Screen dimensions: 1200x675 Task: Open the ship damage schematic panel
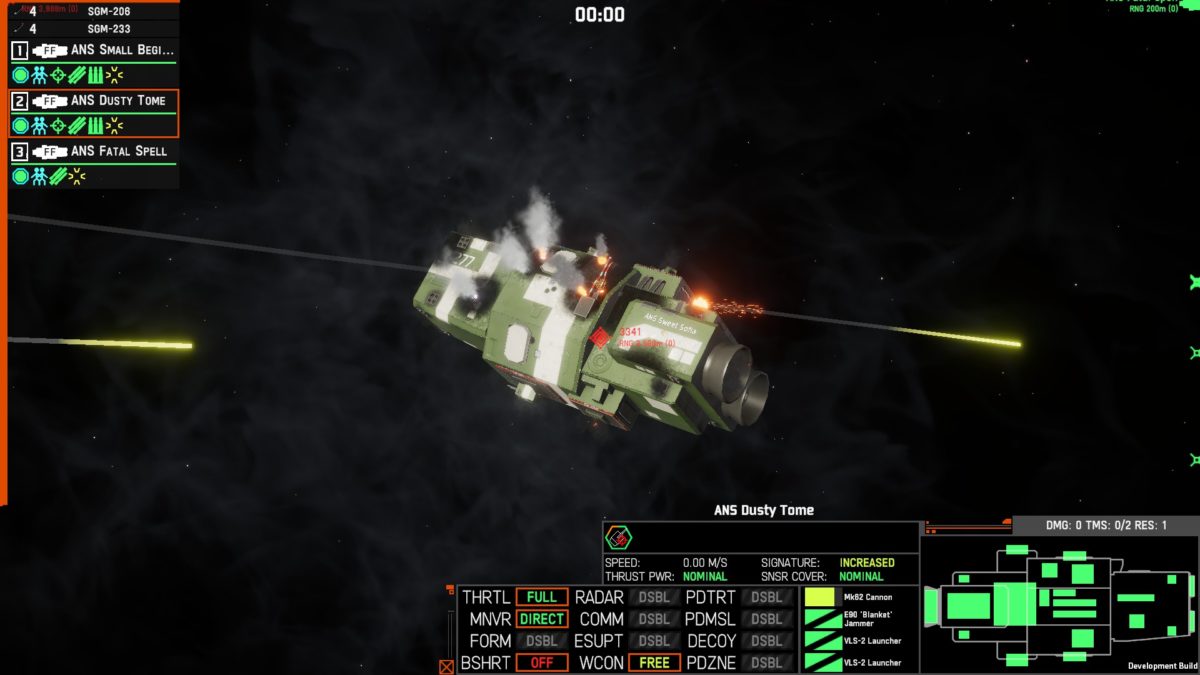tap(1059, 604)
